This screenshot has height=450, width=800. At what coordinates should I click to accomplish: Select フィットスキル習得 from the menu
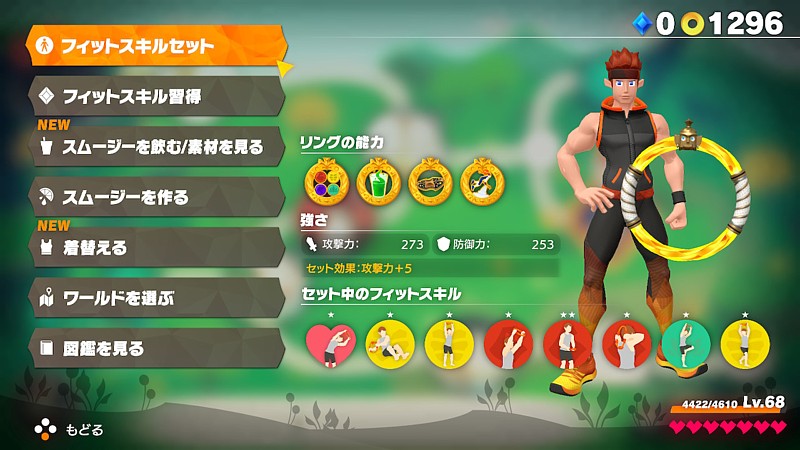tap(155, 97)
